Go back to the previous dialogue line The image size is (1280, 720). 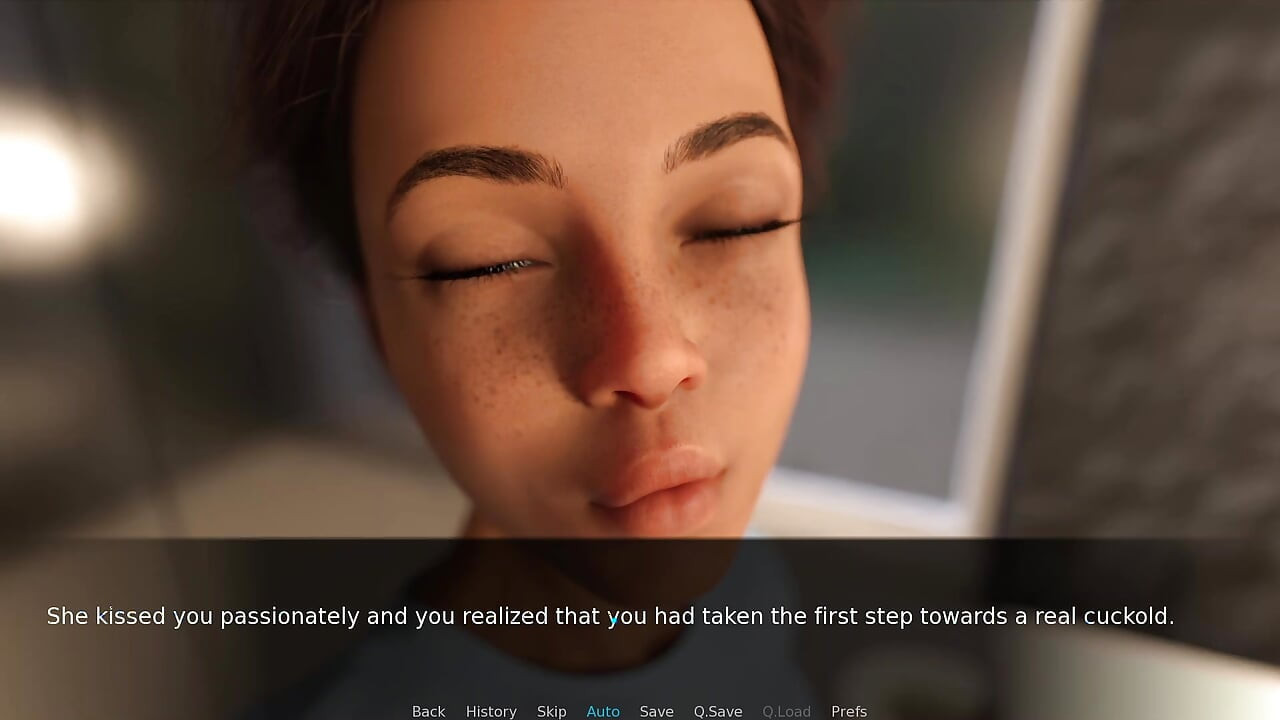tap(428, 710)
